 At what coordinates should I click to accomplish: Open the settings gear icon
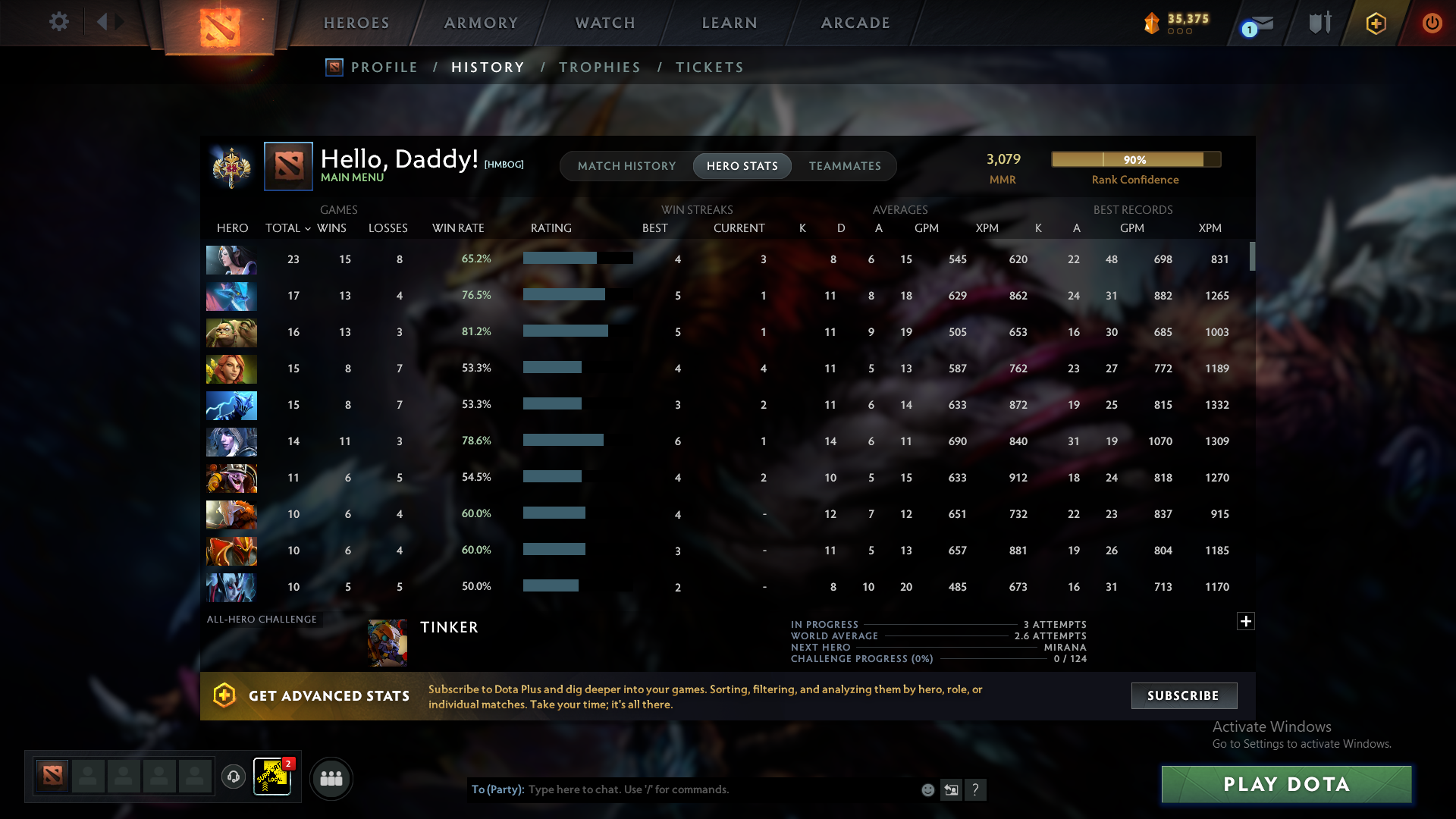[59, 22]
